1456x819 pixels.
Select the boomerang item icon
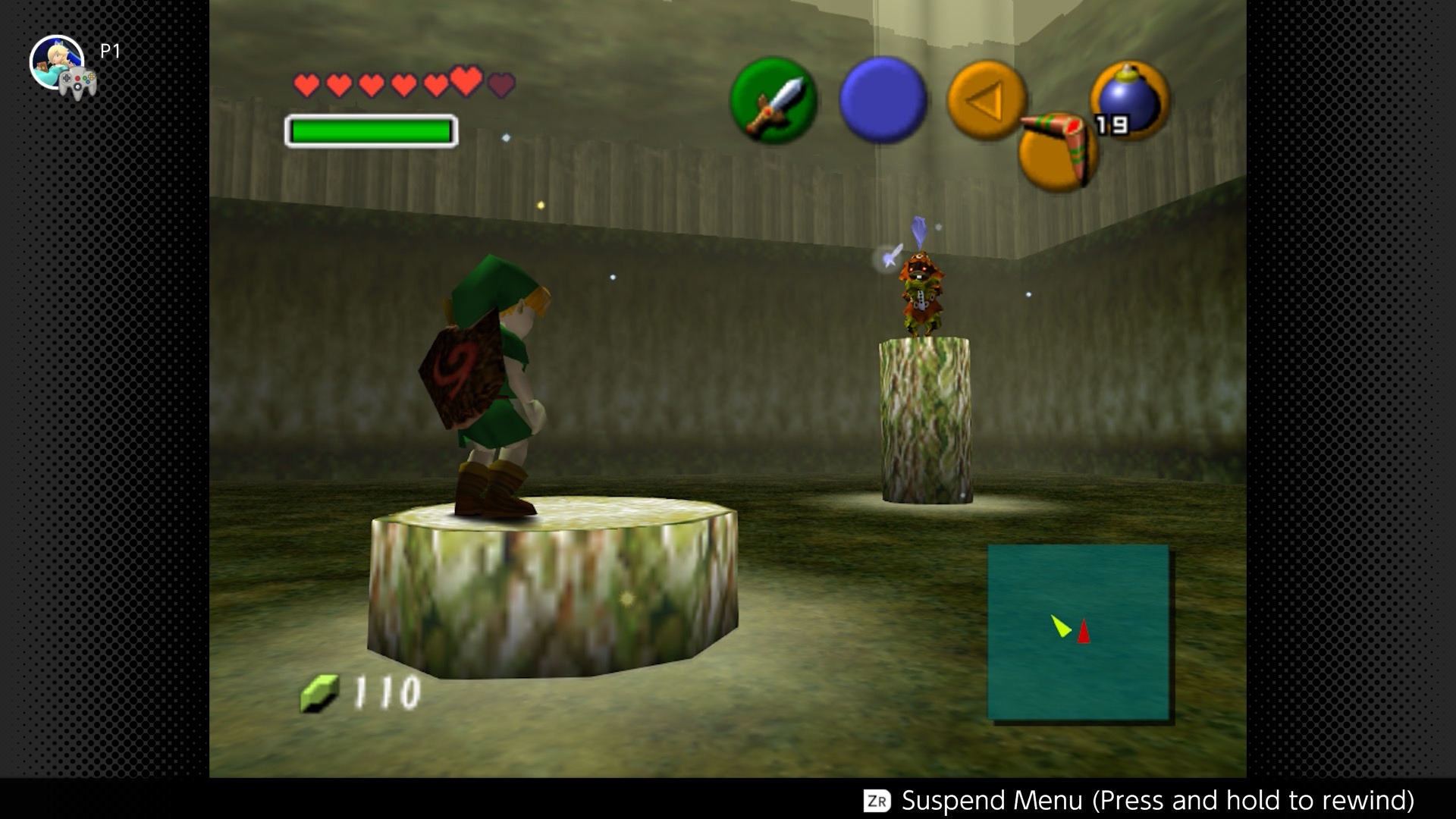1058,149
